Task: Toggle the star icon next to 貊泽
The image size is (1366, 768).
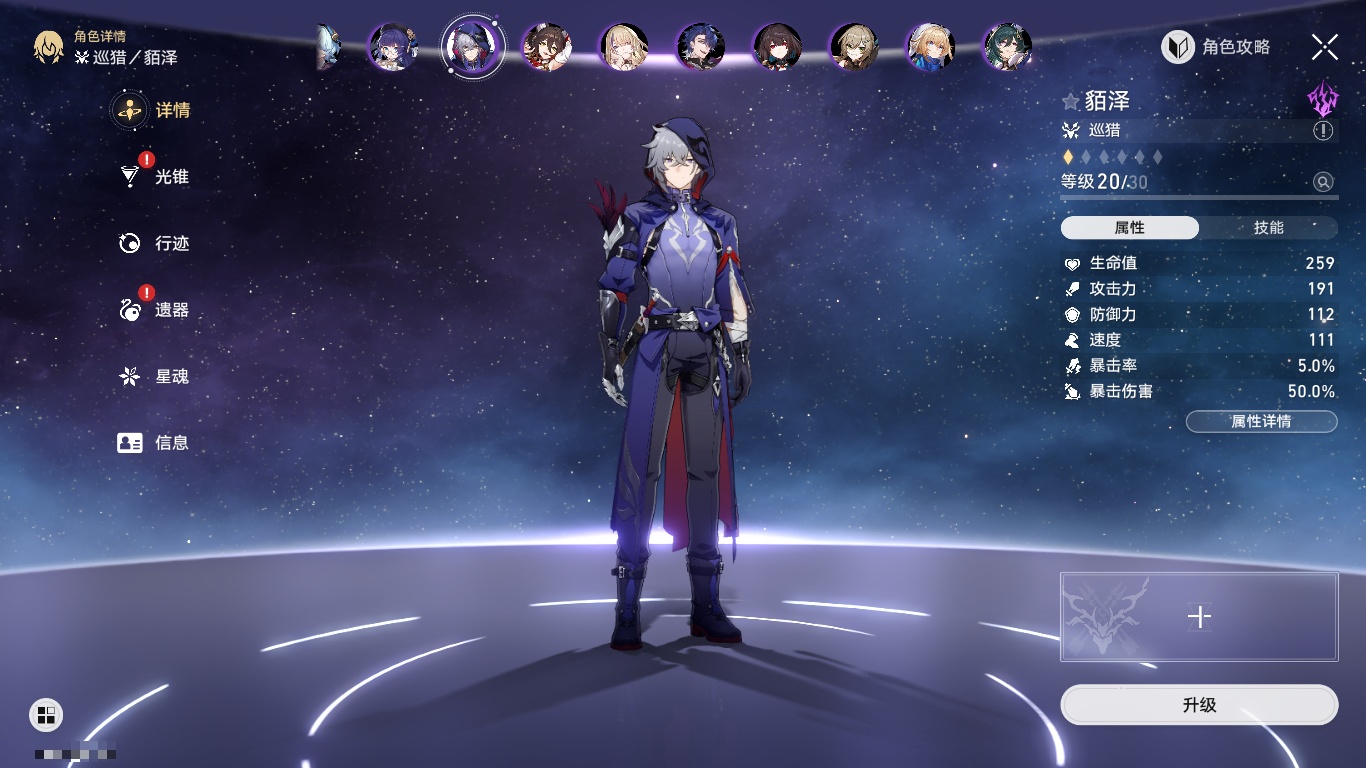Action: click(1071, 101)
